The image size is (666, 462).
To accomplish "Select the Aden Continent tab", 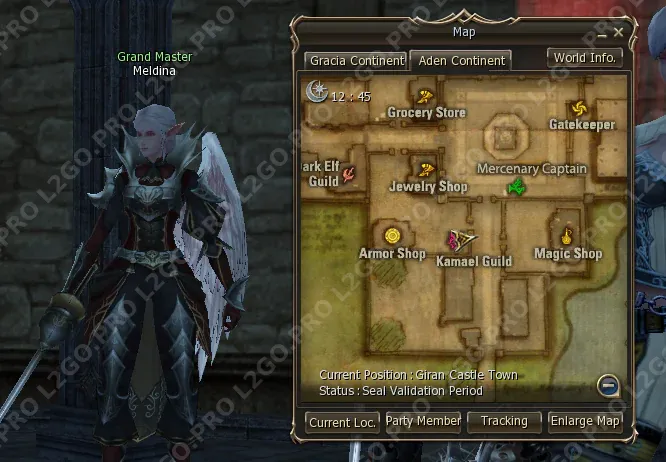I will (461, 61).
